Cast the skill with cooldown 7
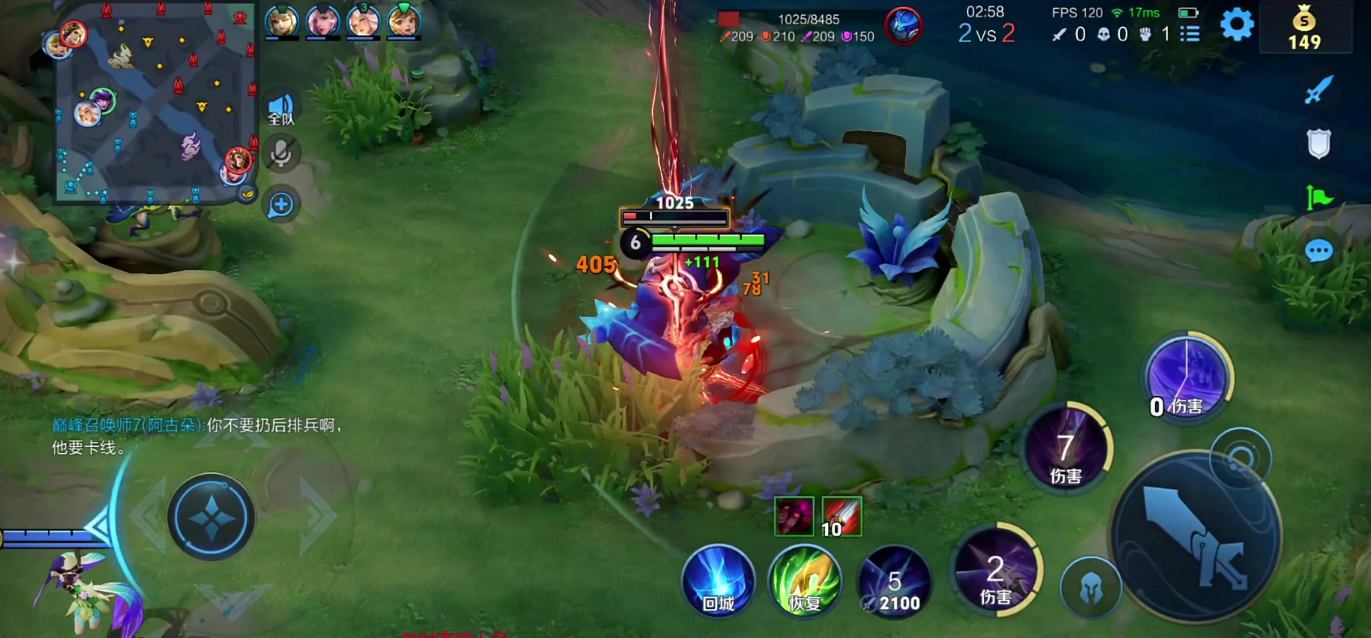Image resolution: width=1371 pixels, height=638 pixels. pyautogui.click(x=1066, y=450)
